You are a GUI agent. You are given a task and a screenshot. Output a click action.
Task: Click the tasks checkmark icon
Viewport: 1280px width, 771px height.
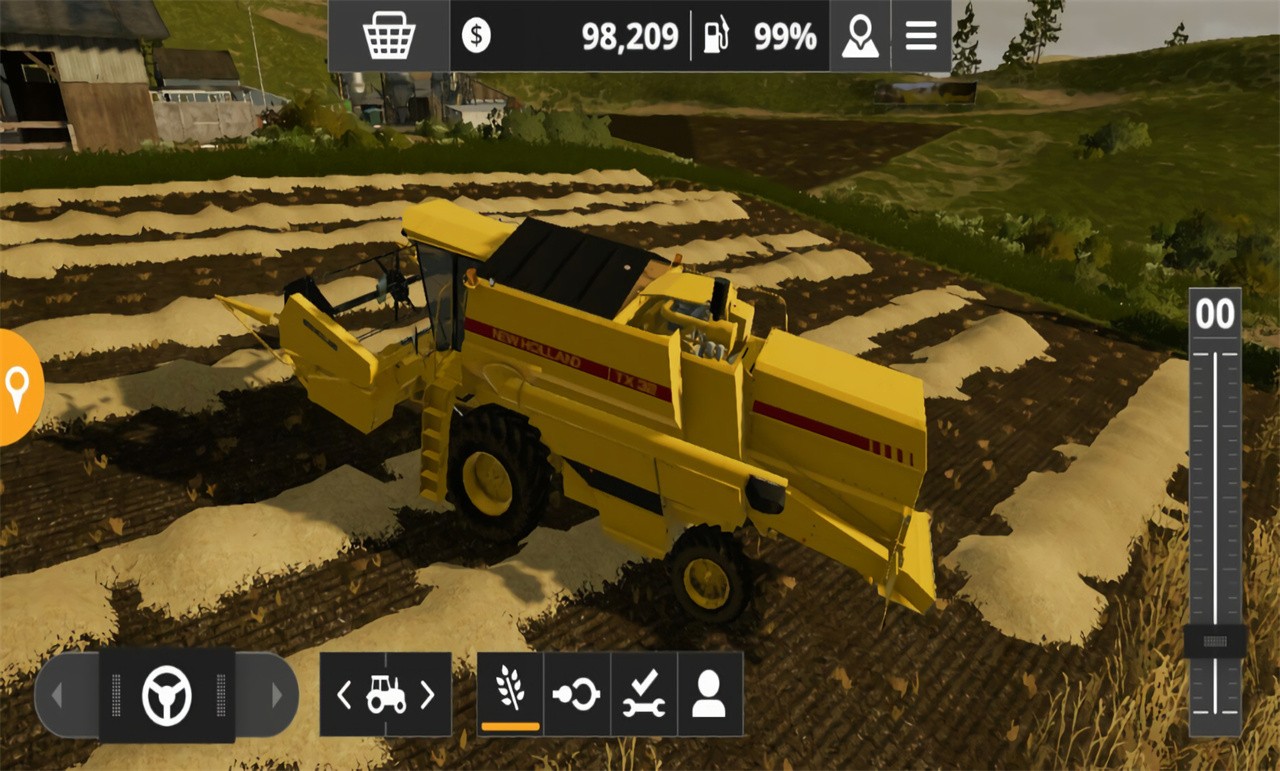(645, 692)
